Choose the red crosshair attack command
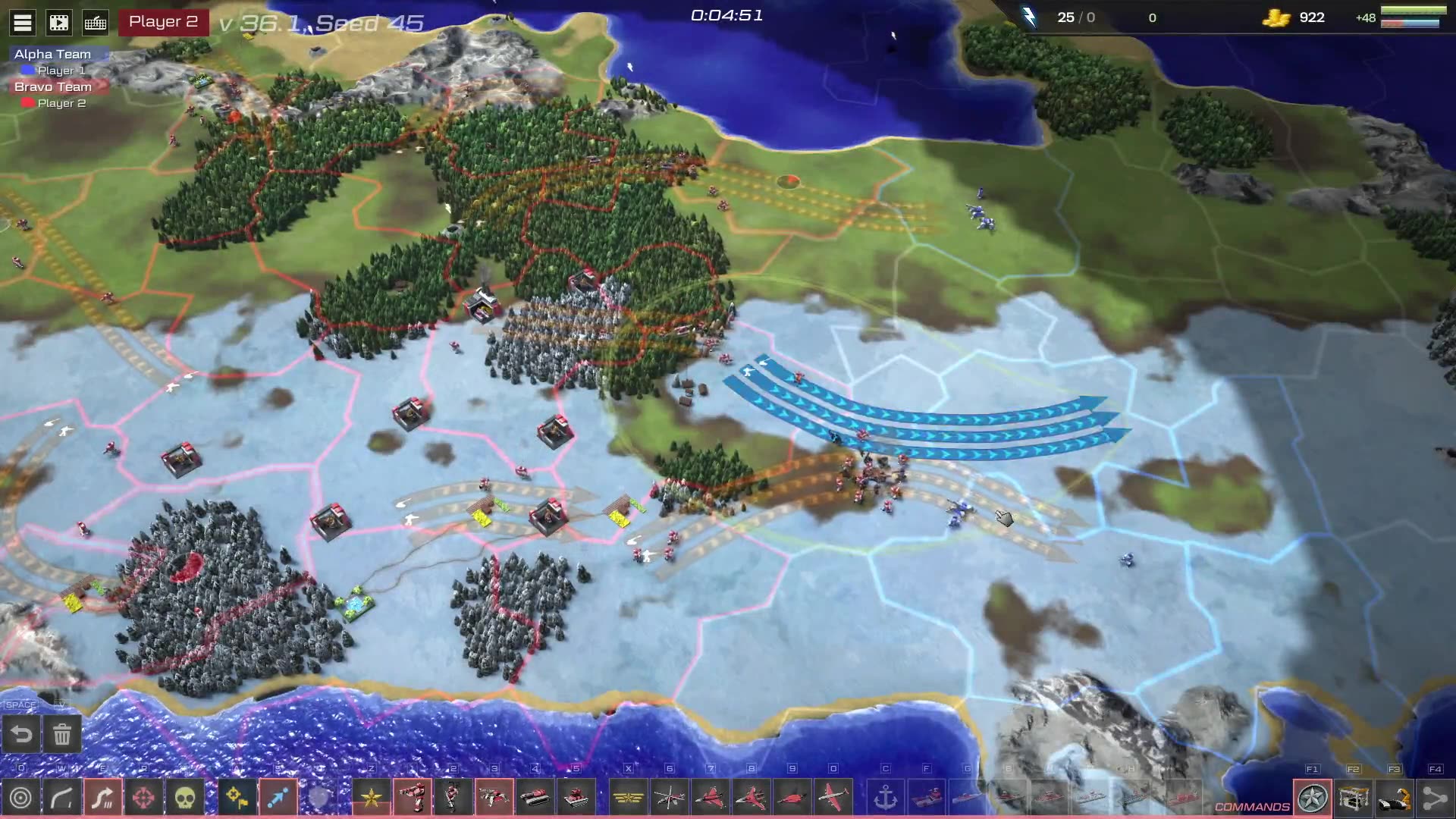 (x=144, y=798)
